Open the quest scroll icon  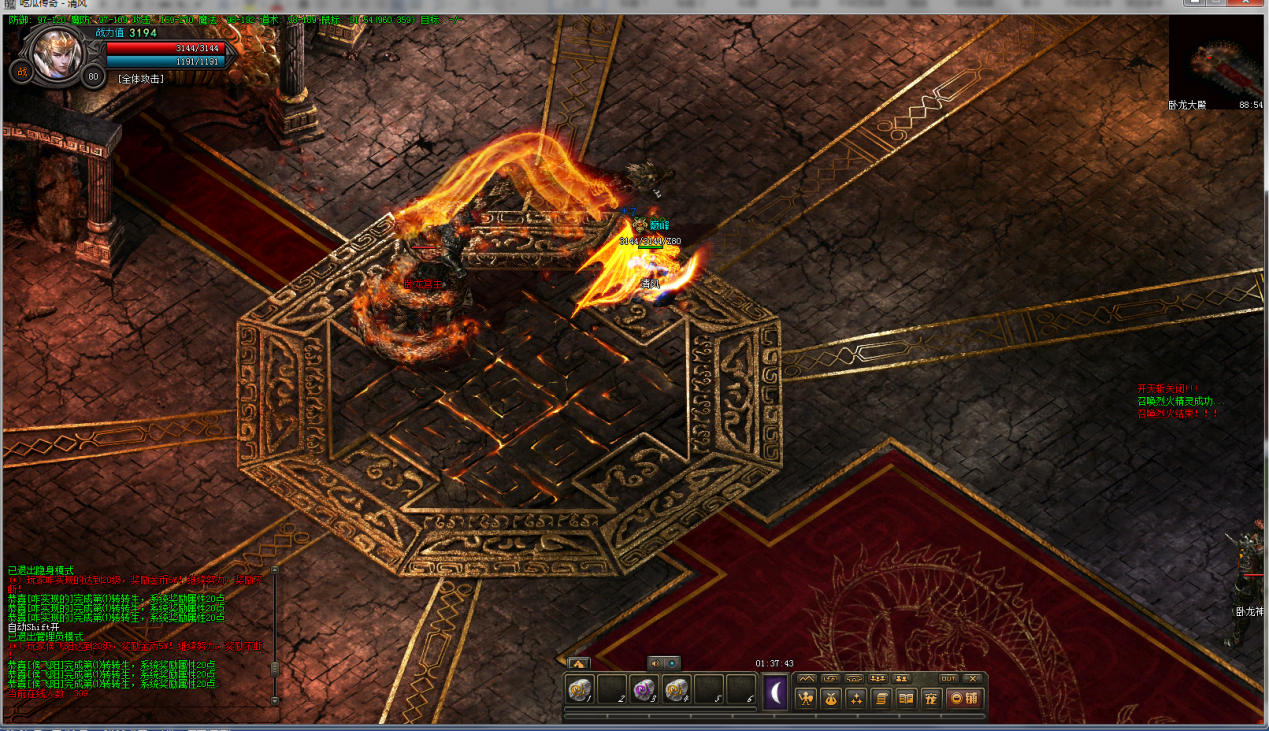(x=881, y=699)
